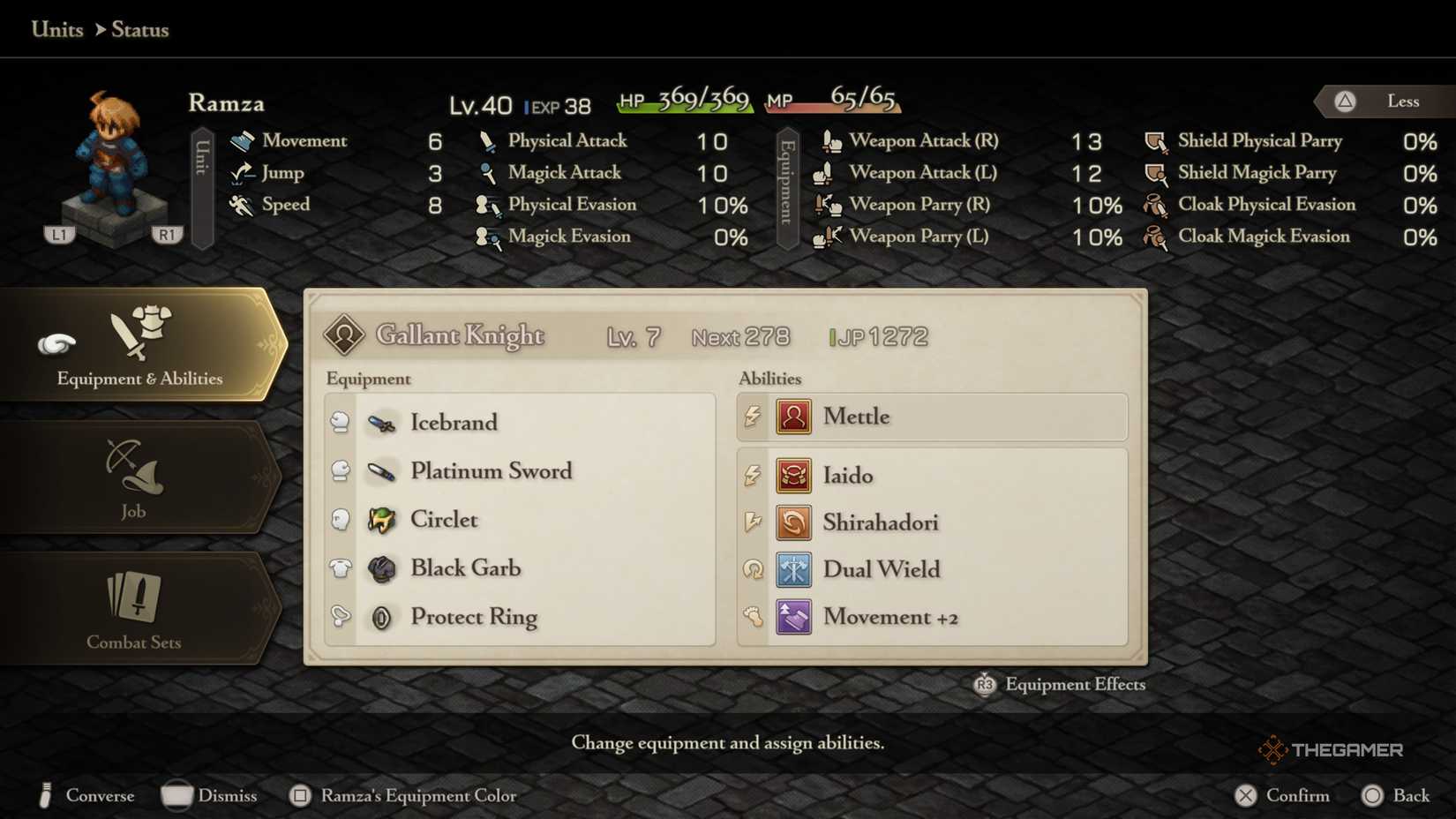Screen dimensions: 1456x819
Task: Click the Shirahadori ability icon
Action: point(792,522)
